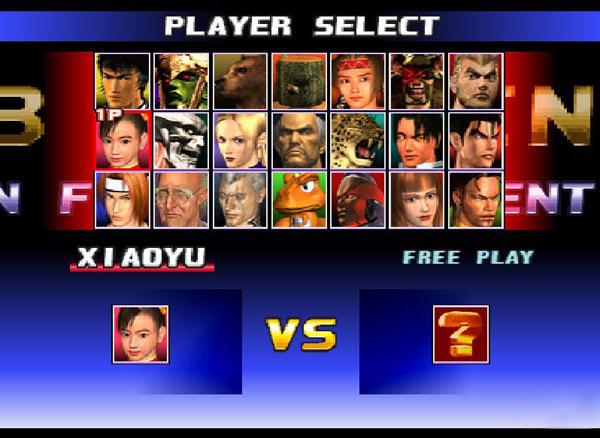Pick Gon the orange dinosaur

(299, 199)
